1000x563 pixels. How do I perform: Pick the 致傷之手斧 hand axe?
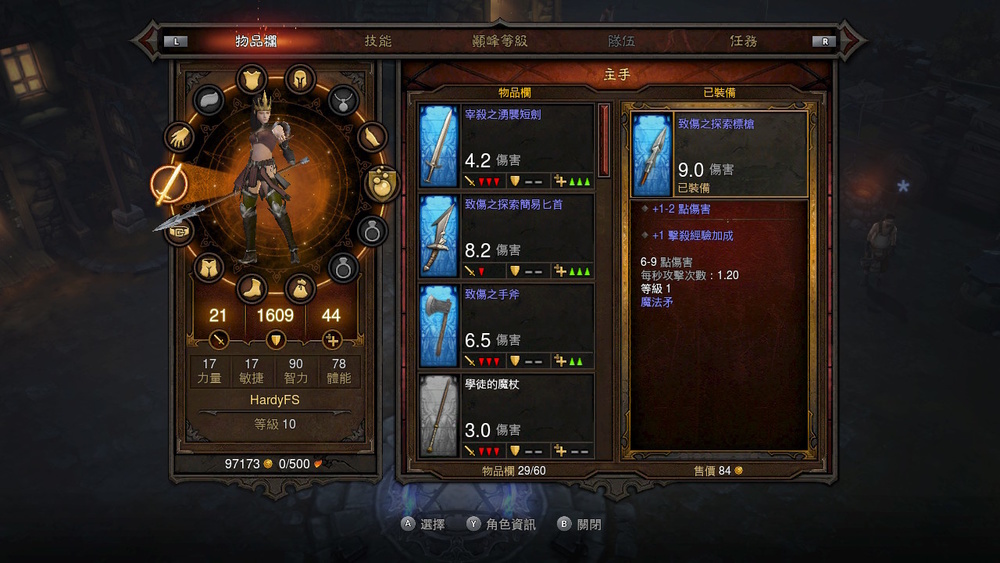click(506, 326)
